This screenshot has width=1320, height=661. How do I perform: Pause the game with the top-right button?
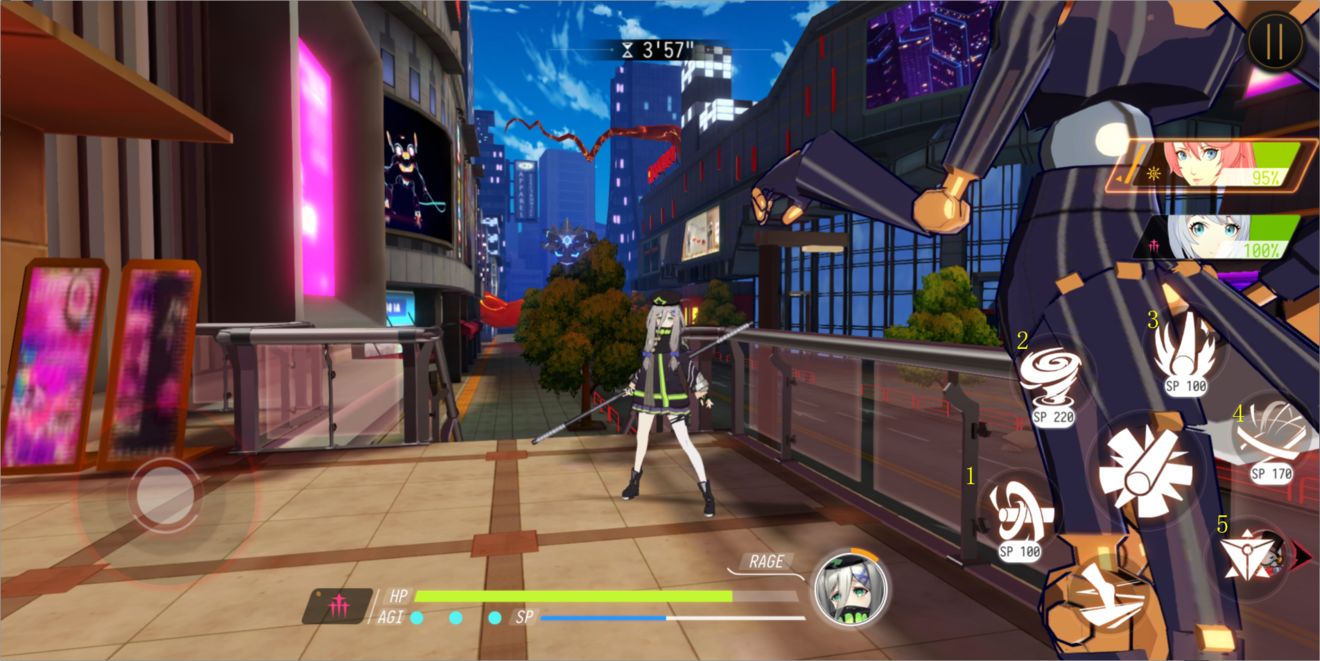click(1275, 40)
